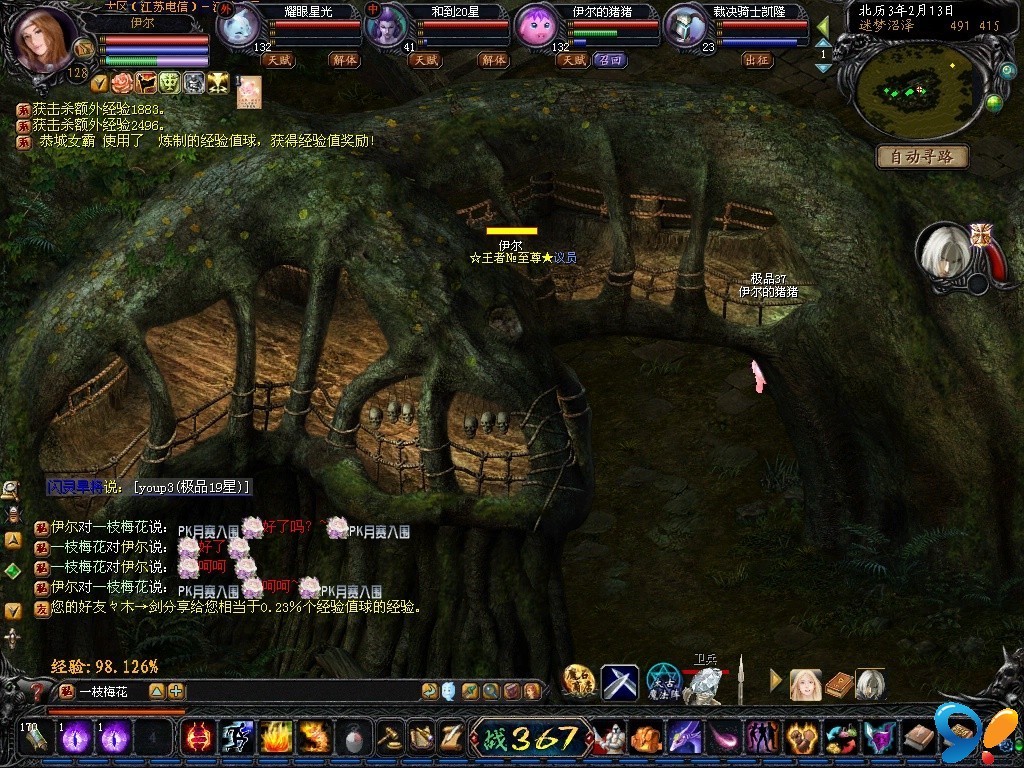Click the 自动寻路 auto-pathfinding button
This screenshot has height=768, width=1024.
click(922, 157)
